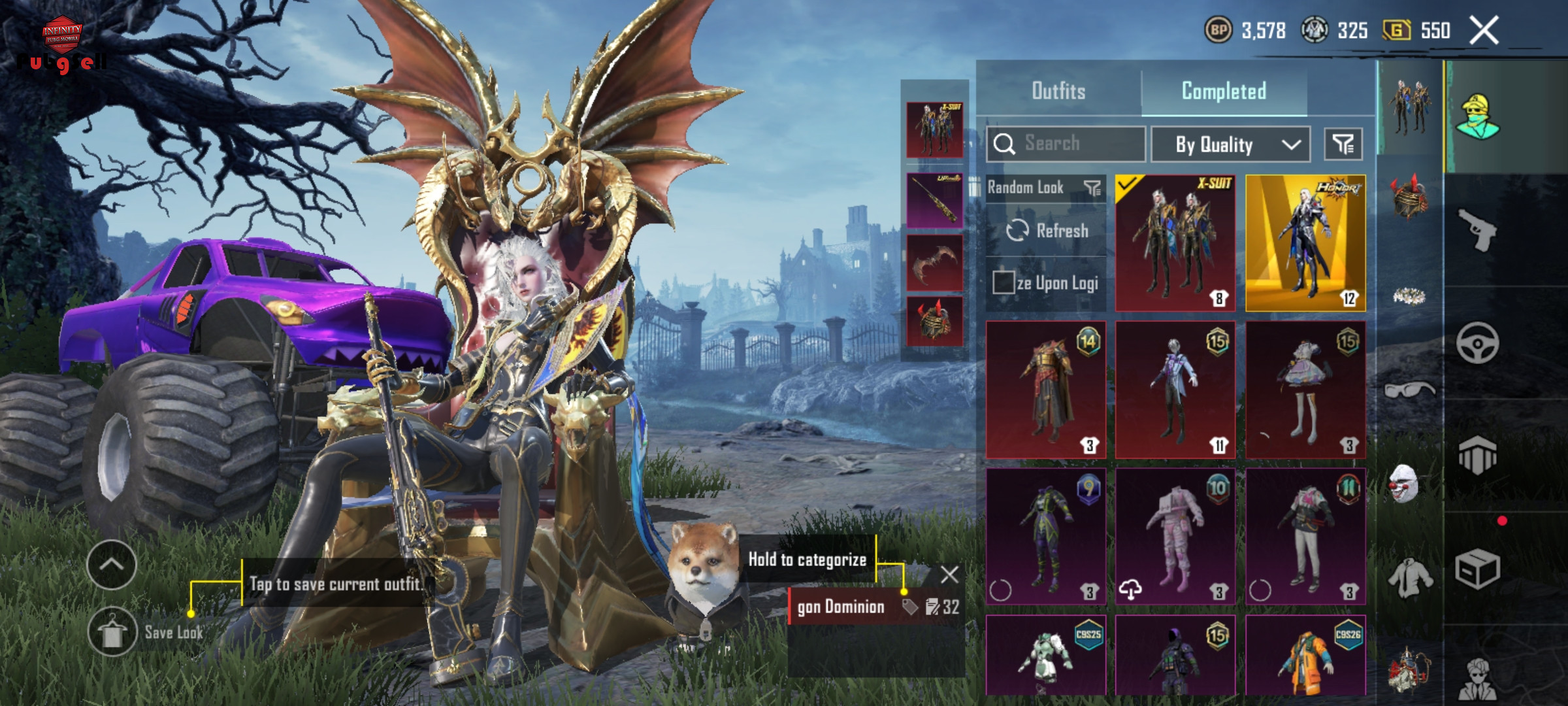Viewport: 1568px width, 706px height.
Task: Select the equipped red helmet thumbnail
Action: tap(934, 322)
